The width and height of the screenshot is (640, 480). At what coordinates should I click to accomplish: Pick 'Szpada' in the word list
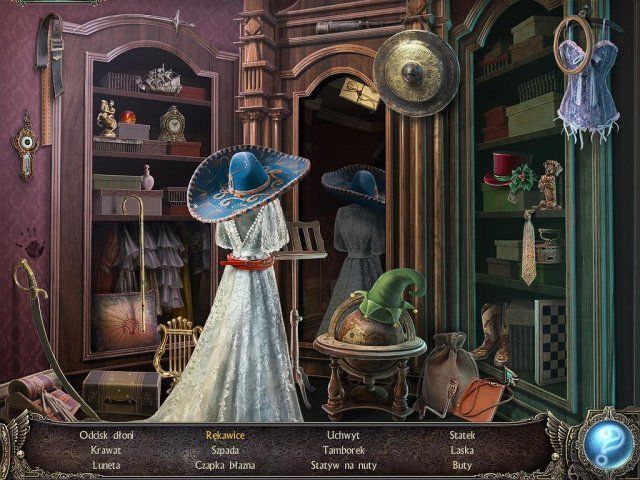point(226,450)
